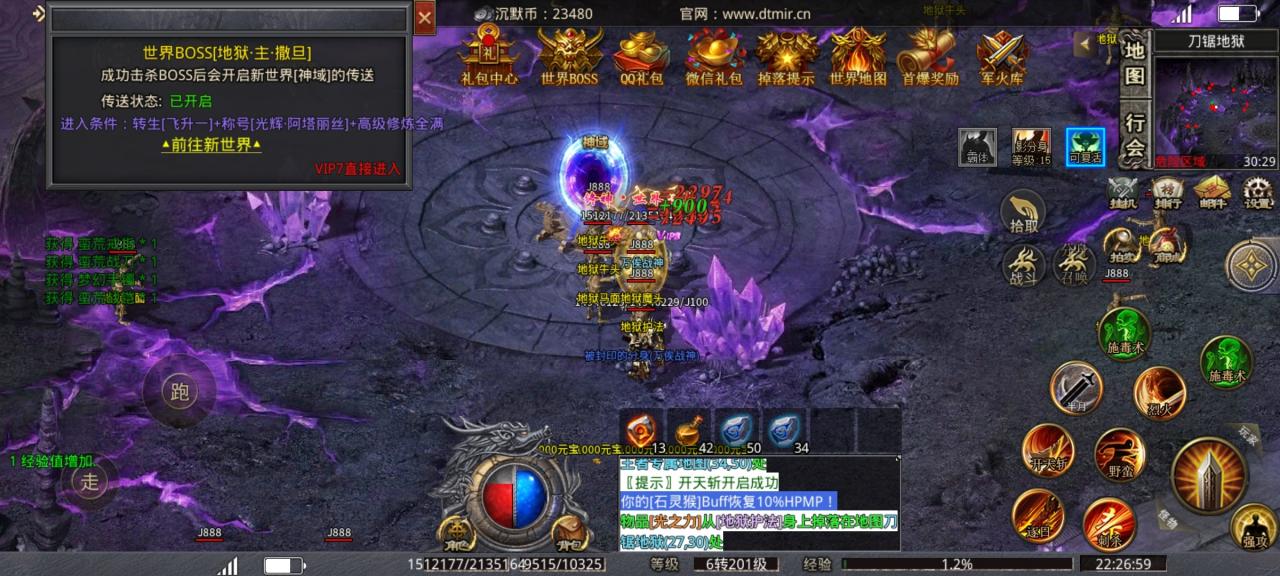Tap the 拾取 pickup button
The height and width of the screenshot is (576, 1280).
(x=1024, y=213)
